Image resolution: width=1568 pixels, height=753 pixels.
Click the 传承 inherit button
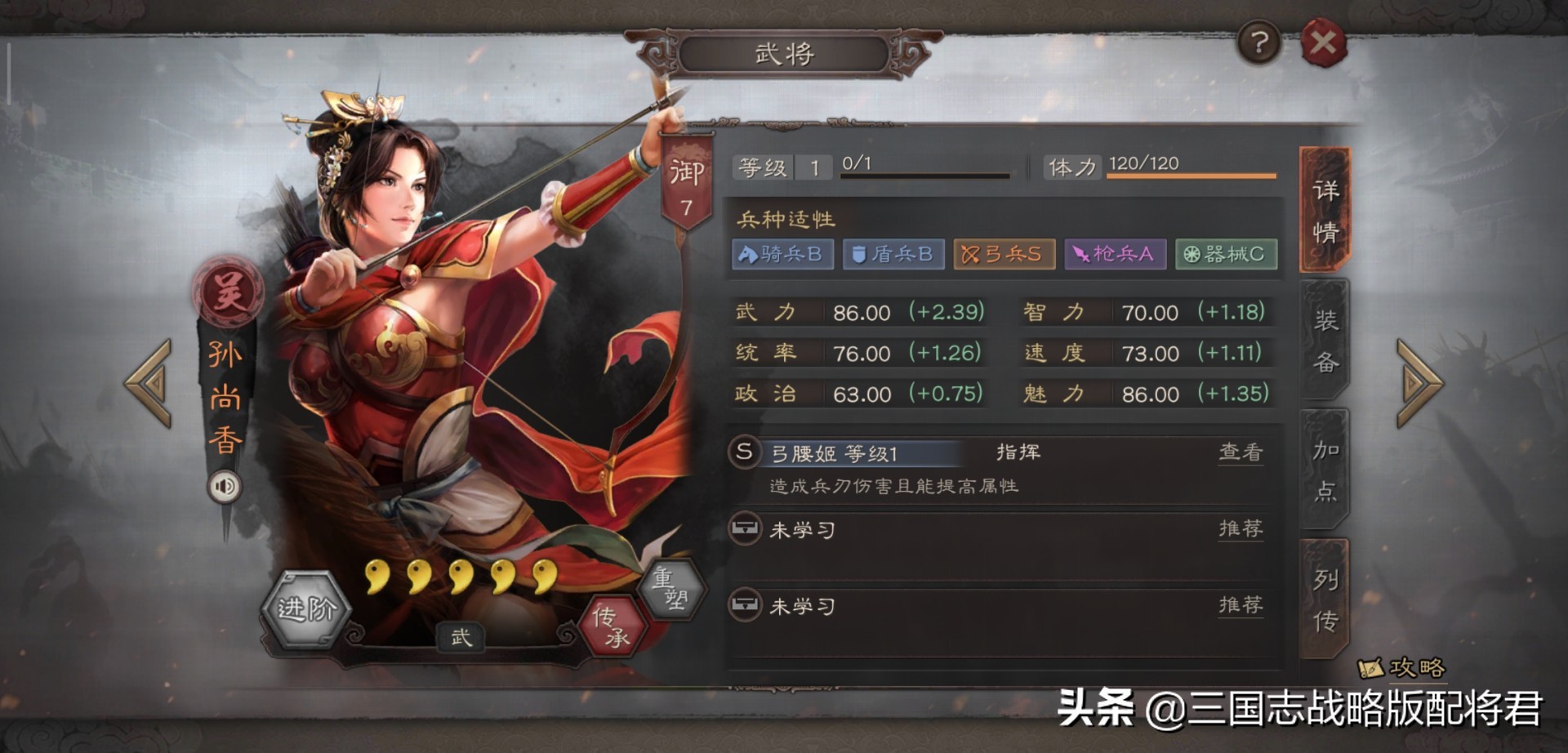[612, 626]
